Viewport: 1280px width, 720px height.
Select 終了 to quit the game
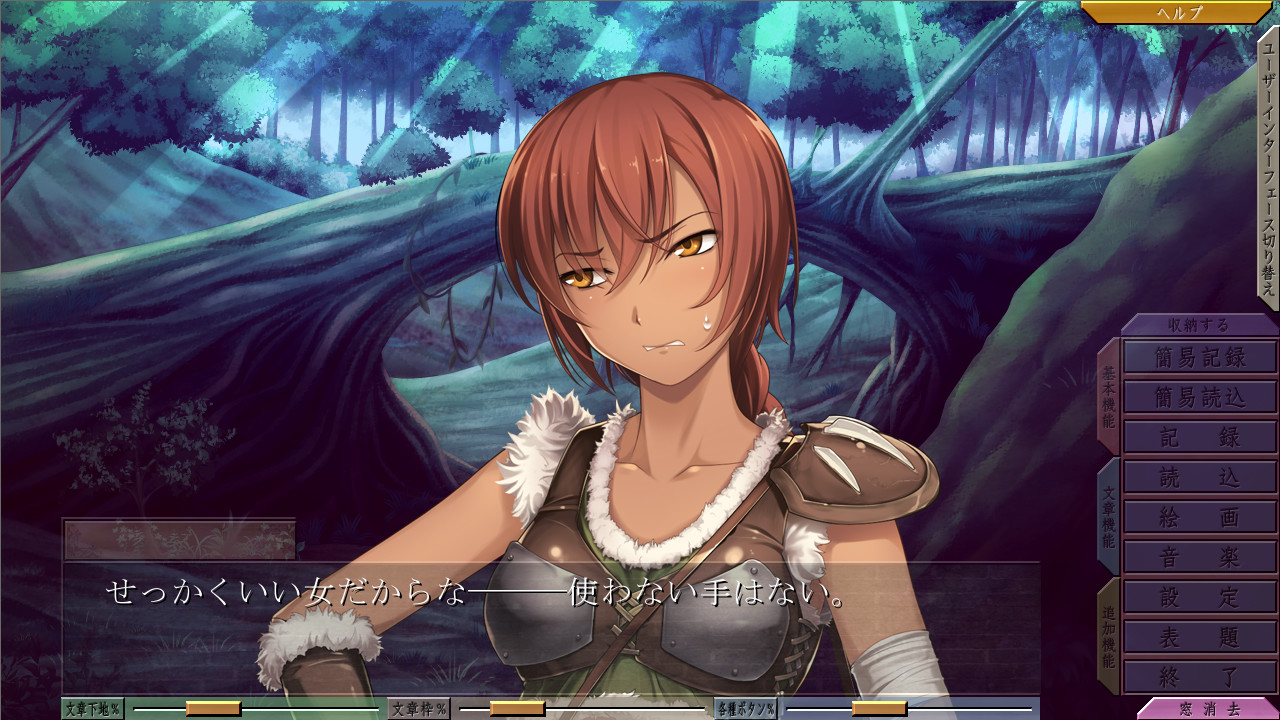tap(1200, 677)
